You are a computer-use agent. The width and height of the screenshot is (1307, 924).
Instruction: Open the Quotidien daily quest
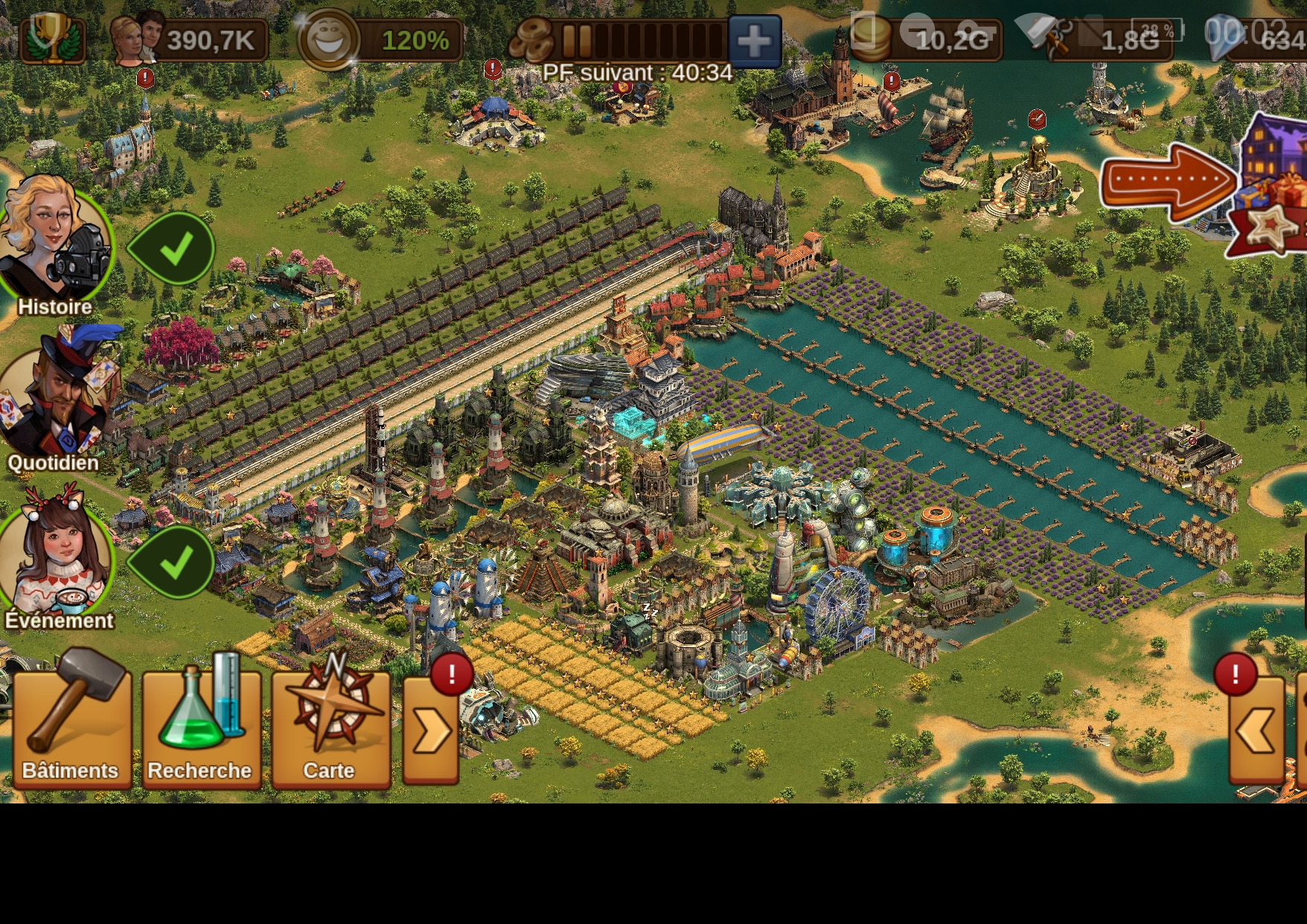click(52, 398)
